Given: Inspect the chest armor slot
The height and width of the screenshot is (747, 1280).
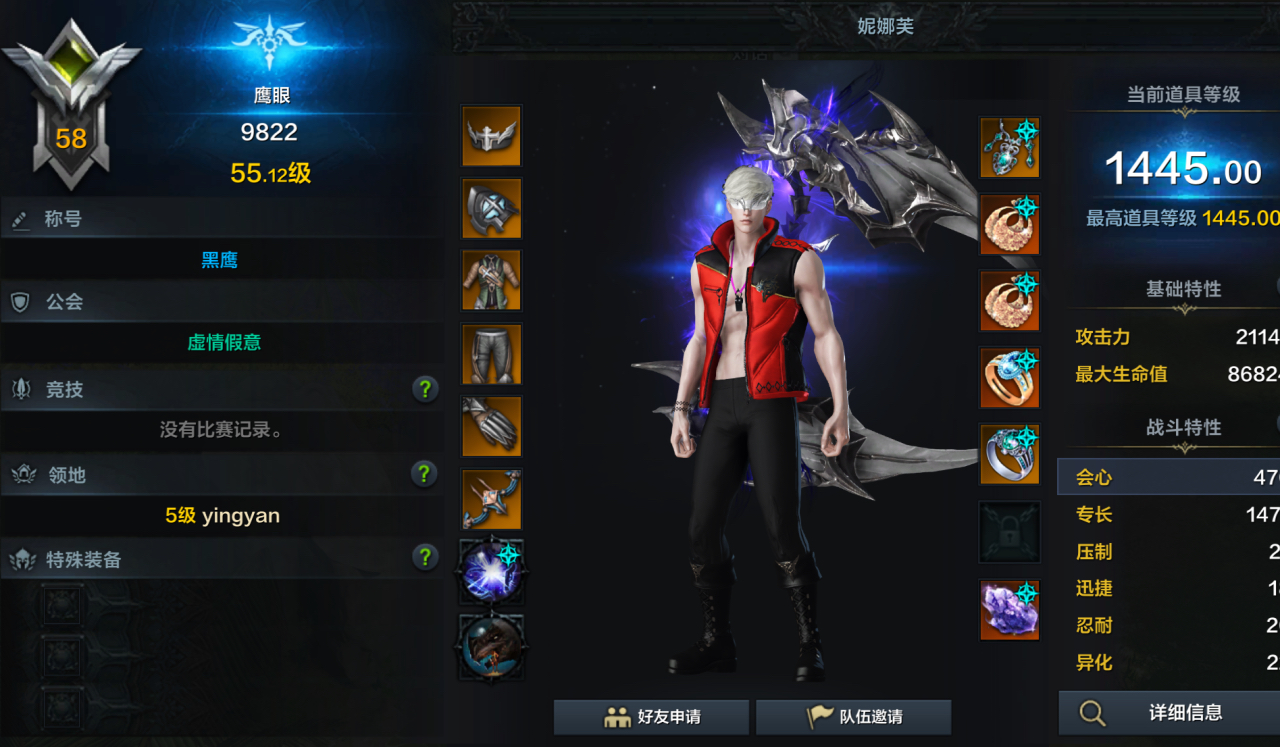Looking at the screenshot, I should (x=491, y=281).
